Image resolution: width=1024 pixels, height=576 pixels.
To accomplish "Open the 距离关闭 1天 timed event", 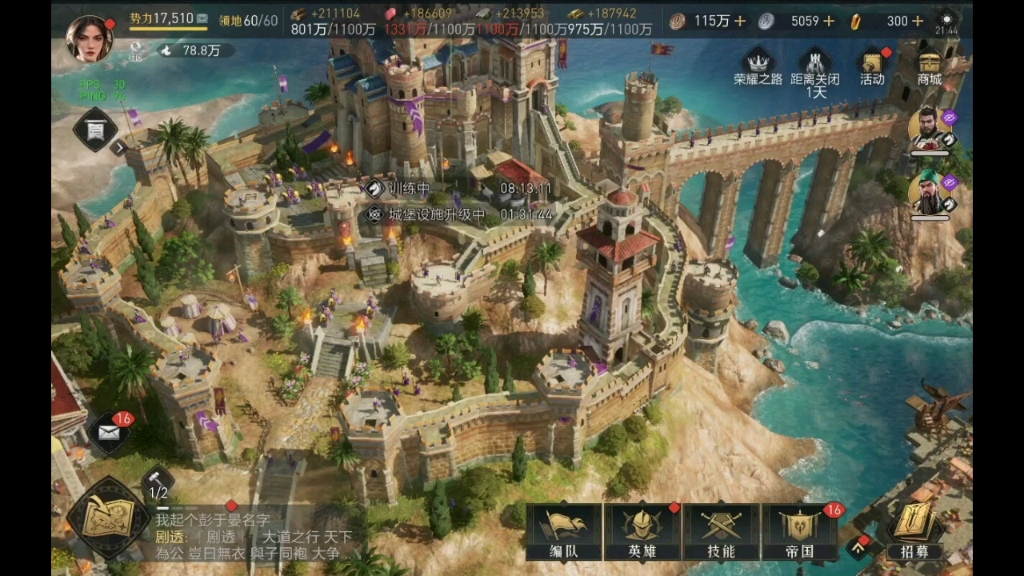I will (815, 68).
